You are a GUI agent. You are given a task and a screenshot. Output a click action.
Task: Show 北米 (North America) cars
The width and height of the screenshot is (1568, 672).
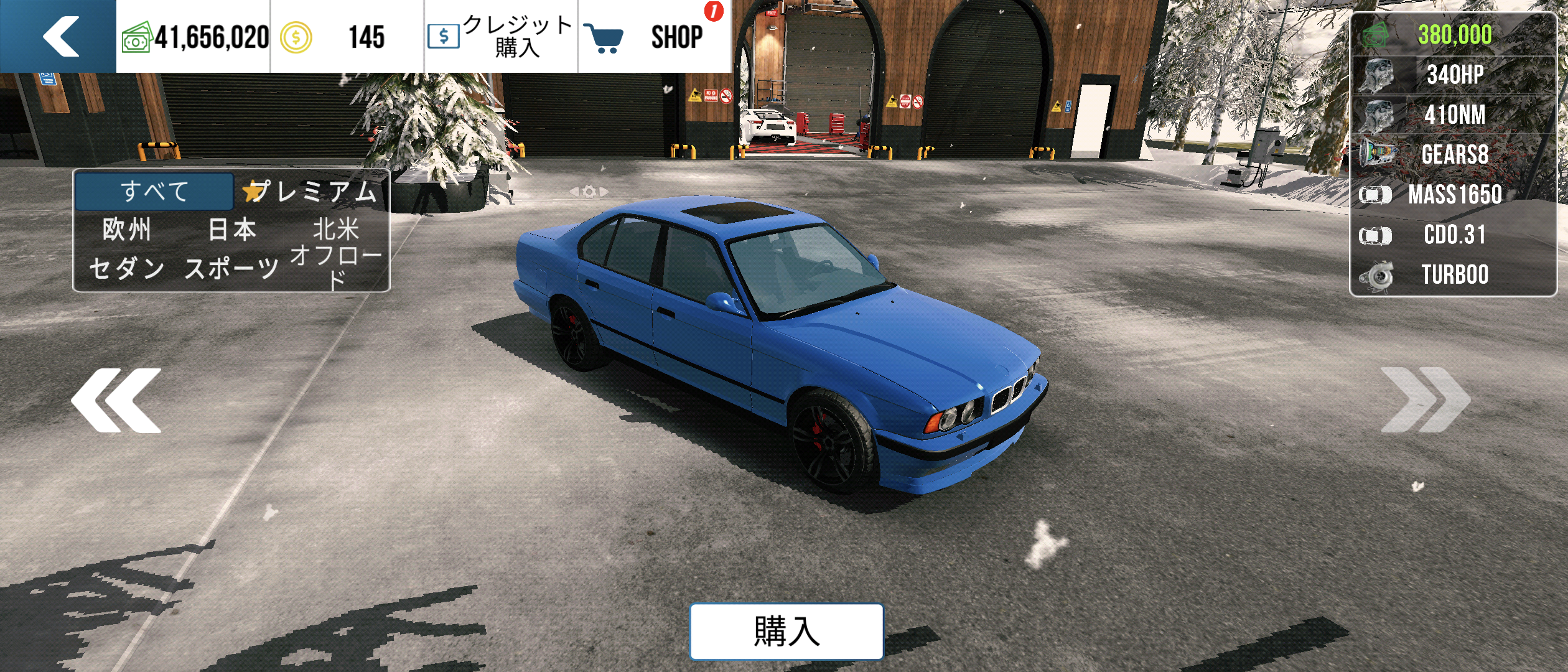coord(336,229)
